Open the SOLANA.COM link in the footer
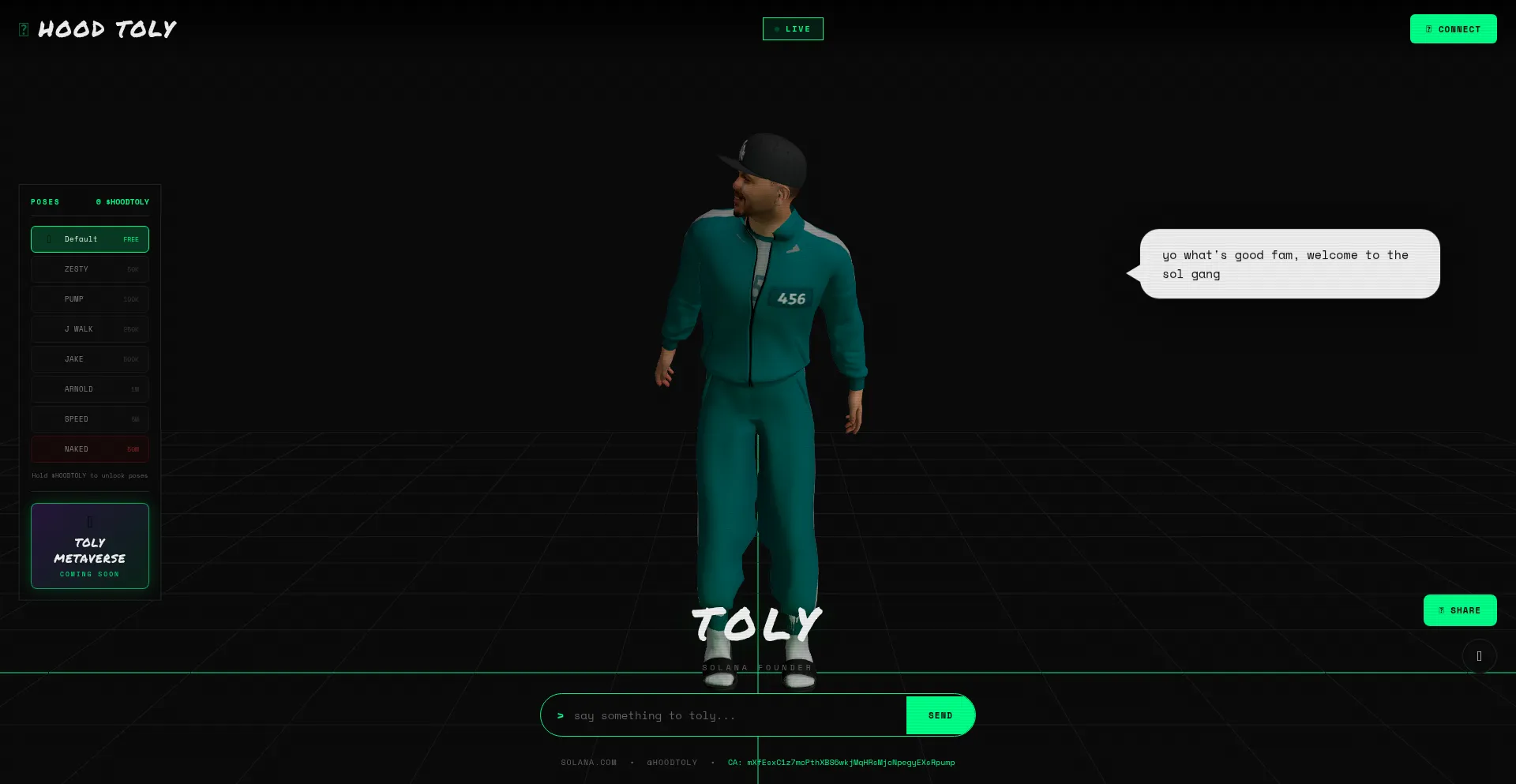 [589, 762]
